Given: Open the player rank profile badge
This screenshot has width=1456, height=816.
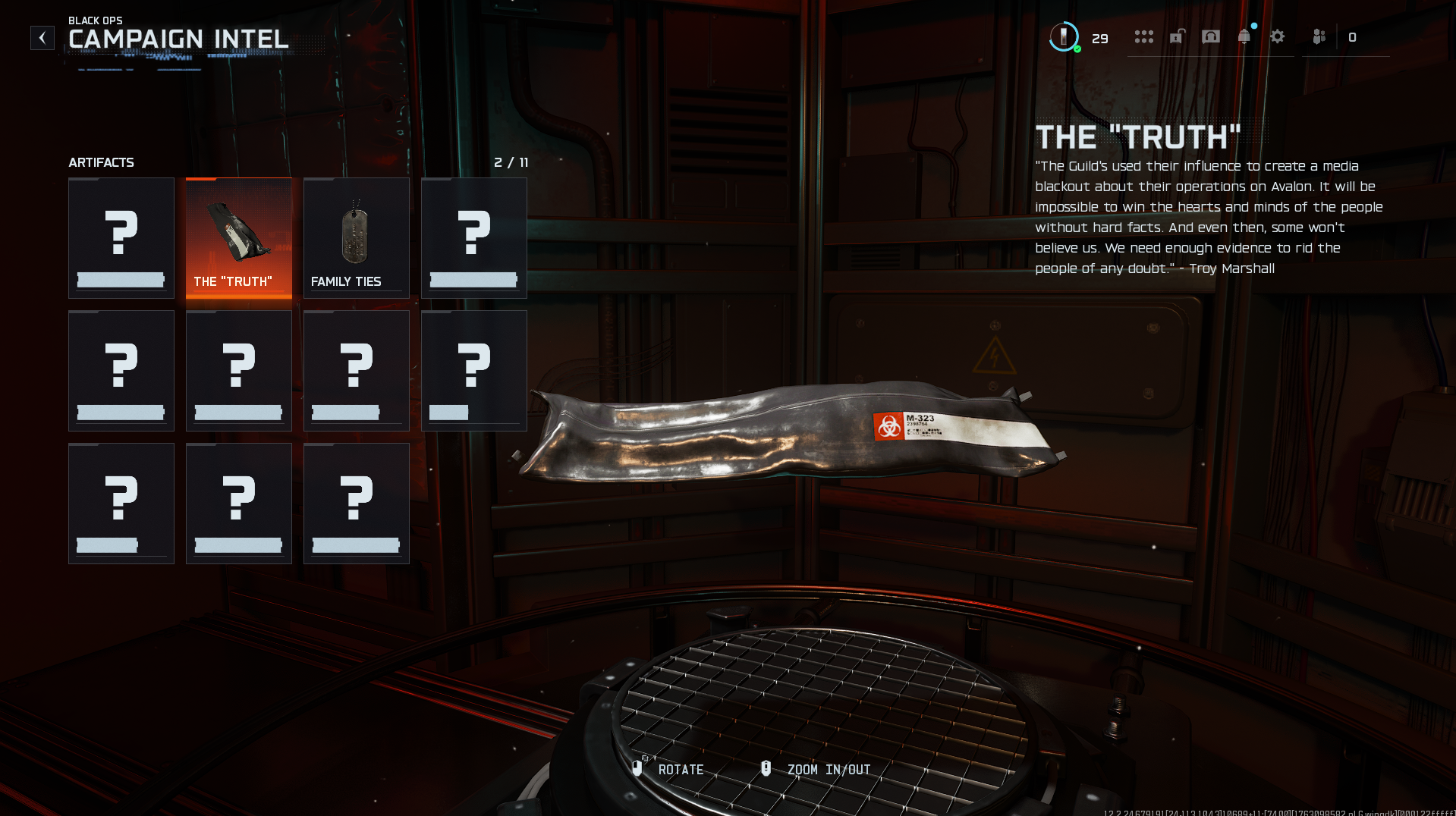Looking at the screenshot, I should pyautogui.click(x=1064, y=37).
